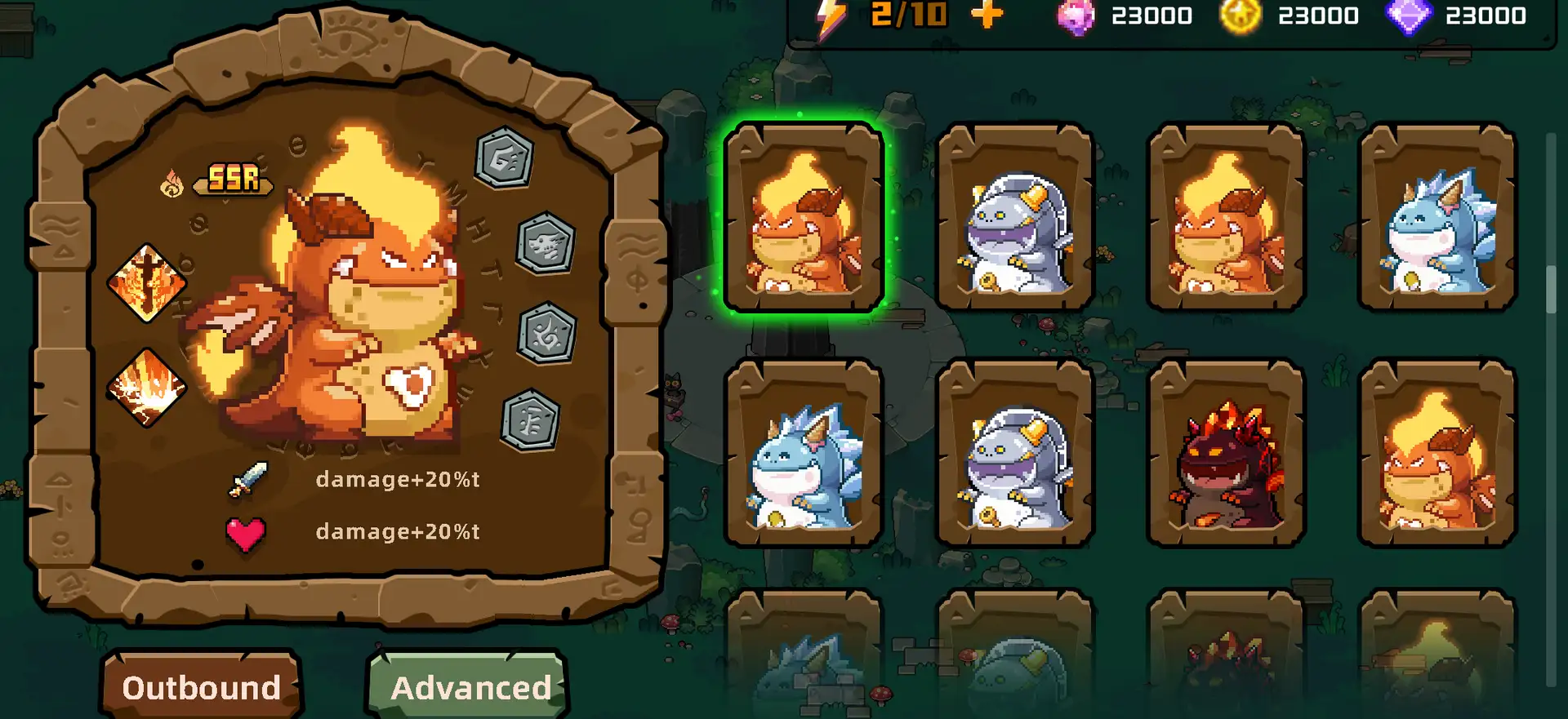Tap the Outbound button

[x=201, y=686]
